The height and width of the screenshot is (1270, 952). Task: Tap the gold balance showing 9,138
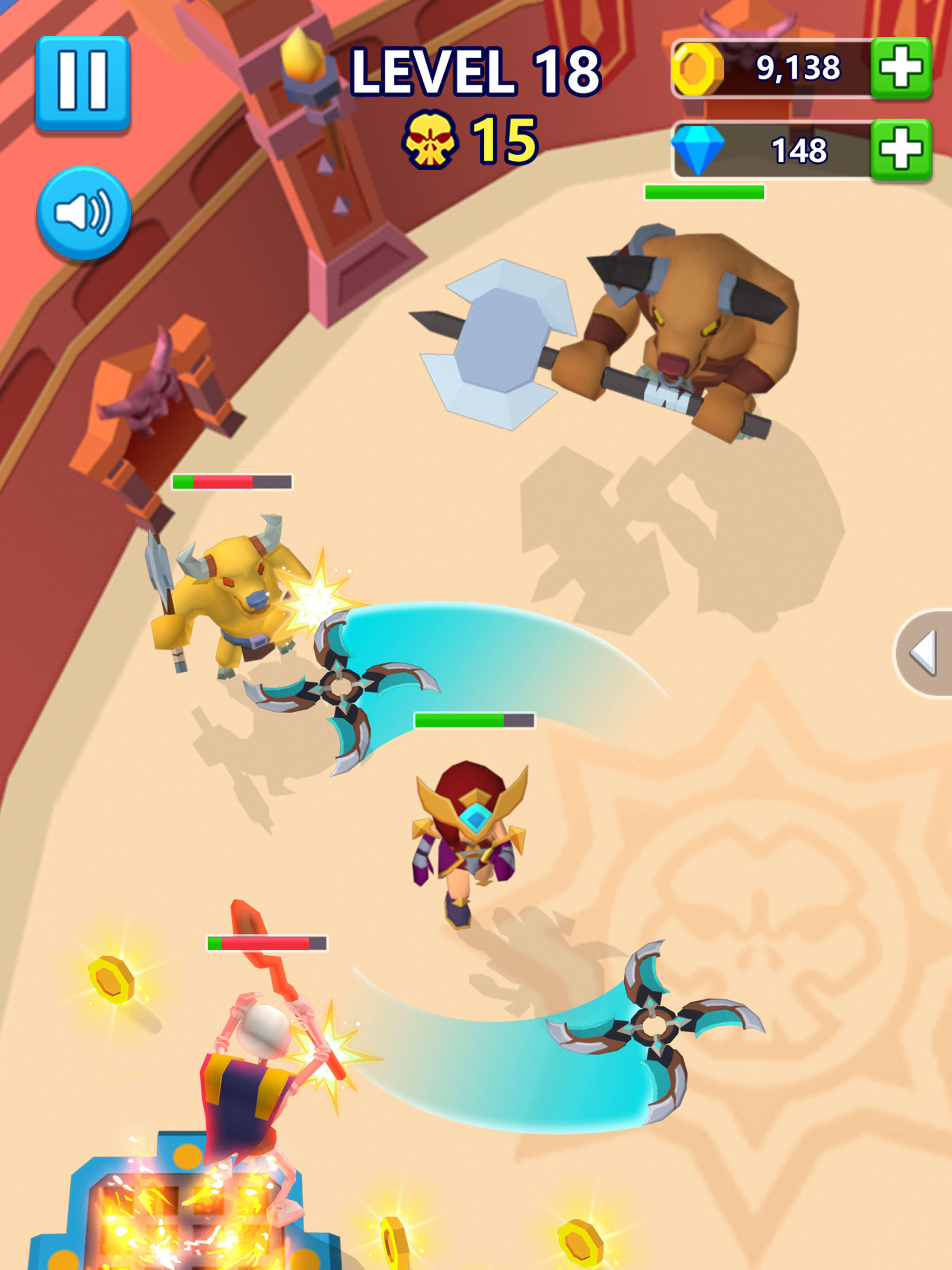pyautogui.click(x=798, y=68)
